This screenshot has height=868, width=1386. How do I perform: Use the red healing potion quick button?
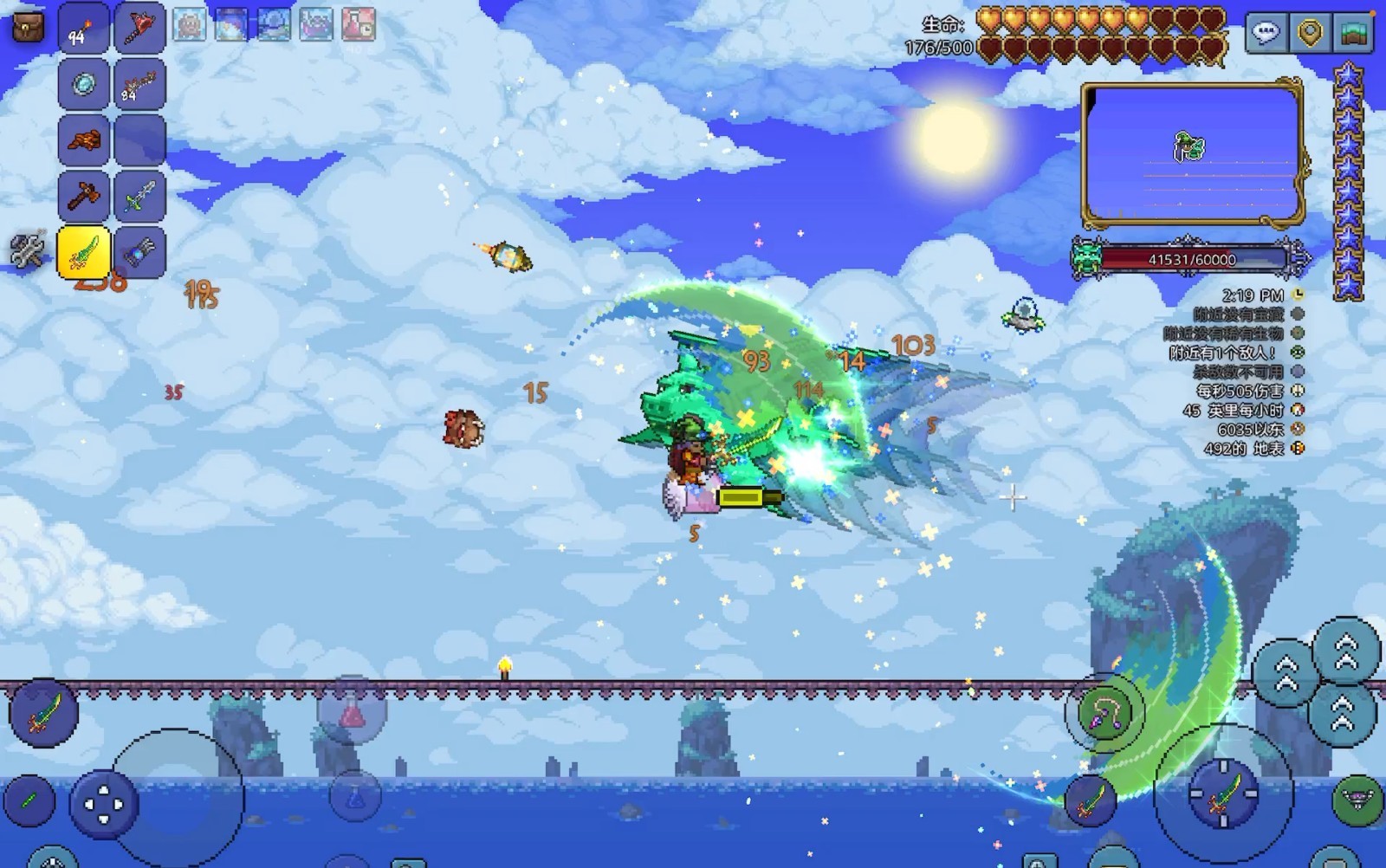pyautogui.click(x=351, y=716)
